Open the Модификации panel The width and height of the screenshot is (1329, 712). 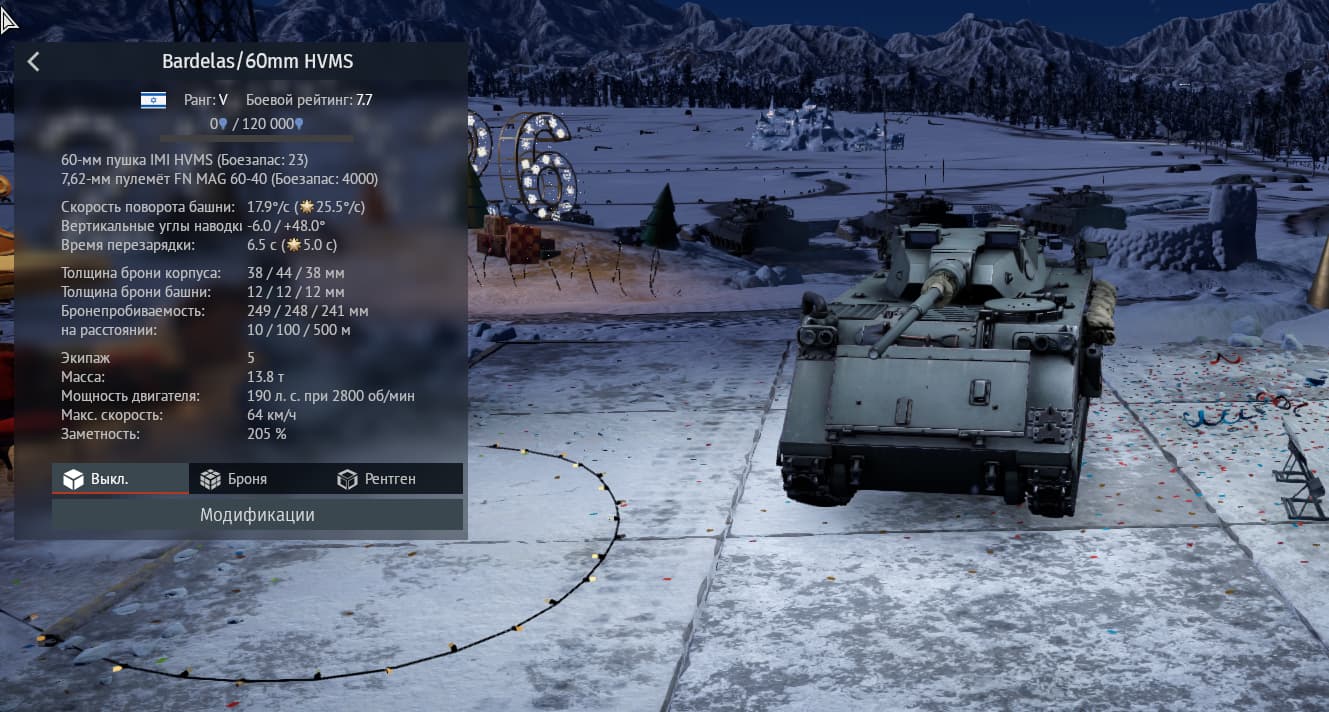pyautogui.click(x=257, y=515)
